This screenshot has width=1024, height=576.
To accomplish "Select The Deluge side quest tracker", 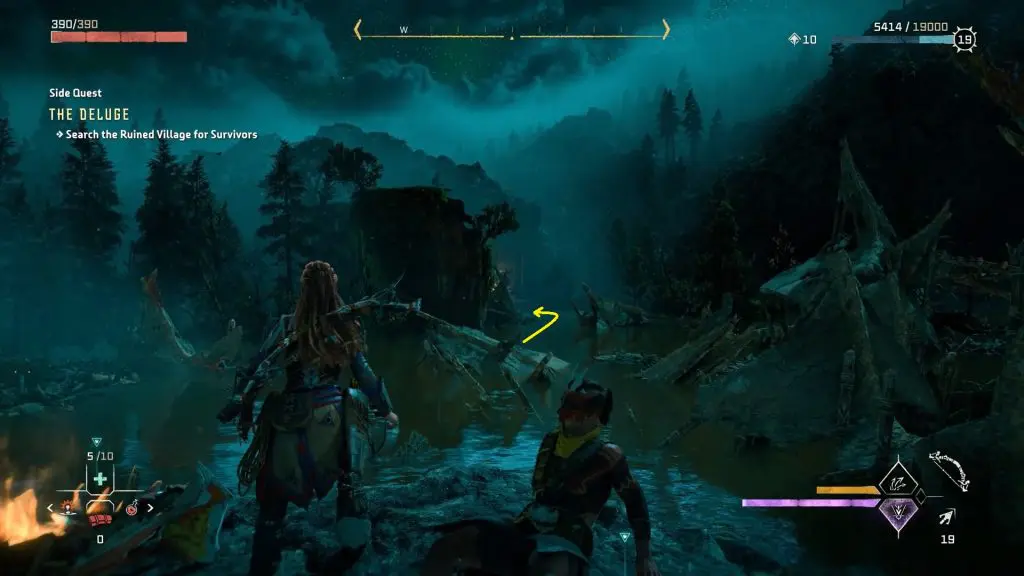I will [x=90, y=115].
